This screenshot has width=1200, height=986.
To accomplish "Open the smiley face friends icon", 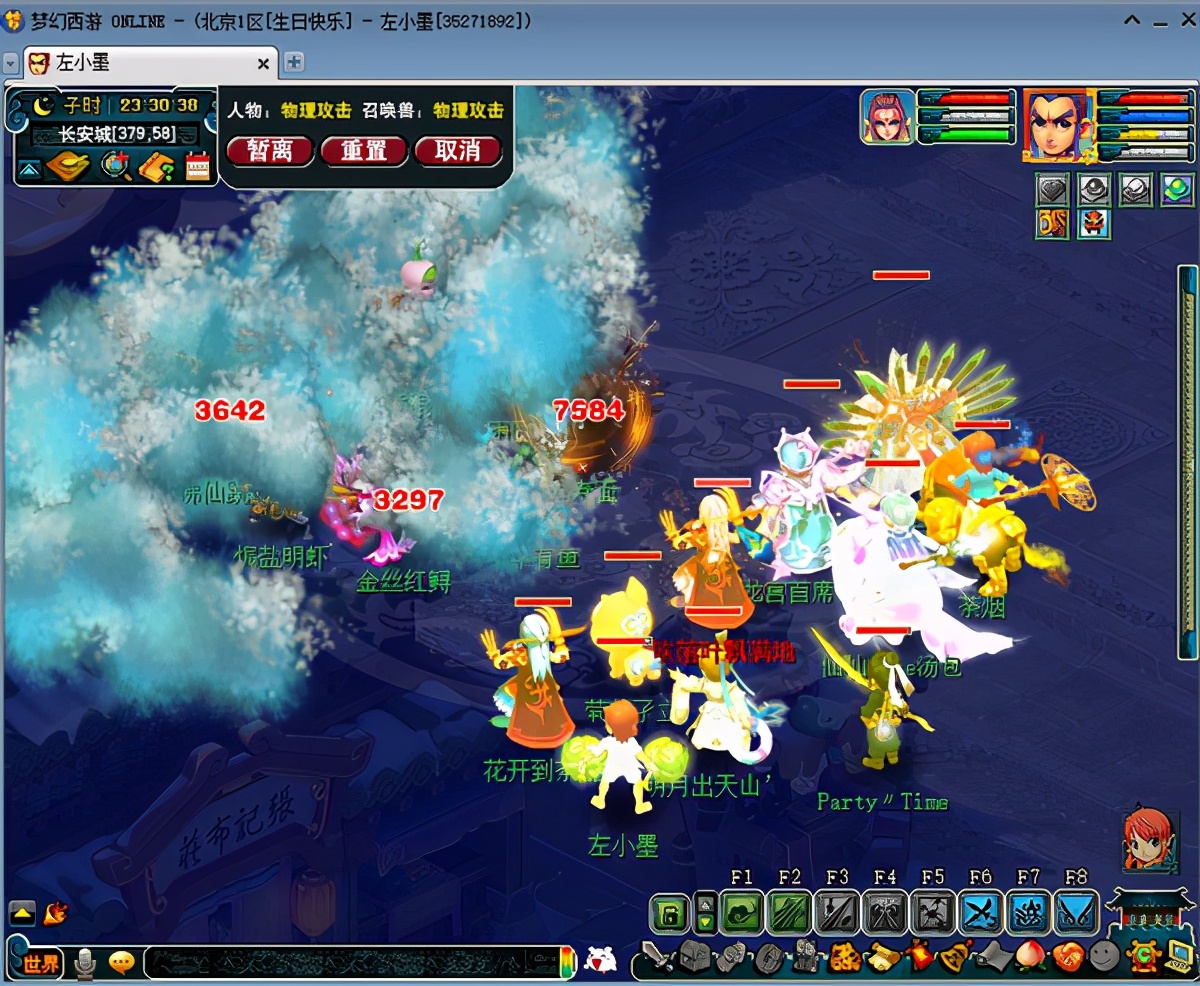I will [1103, 958].
